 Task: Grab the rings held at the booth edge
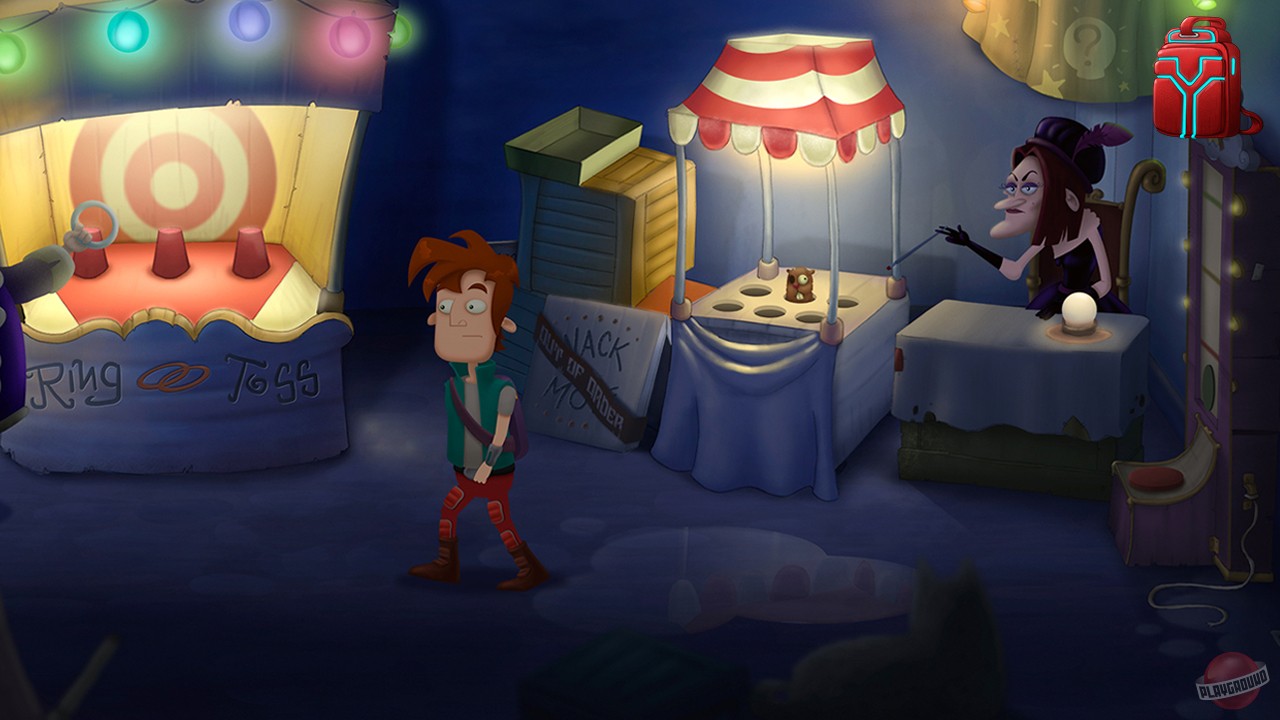(x=93, y=223)
